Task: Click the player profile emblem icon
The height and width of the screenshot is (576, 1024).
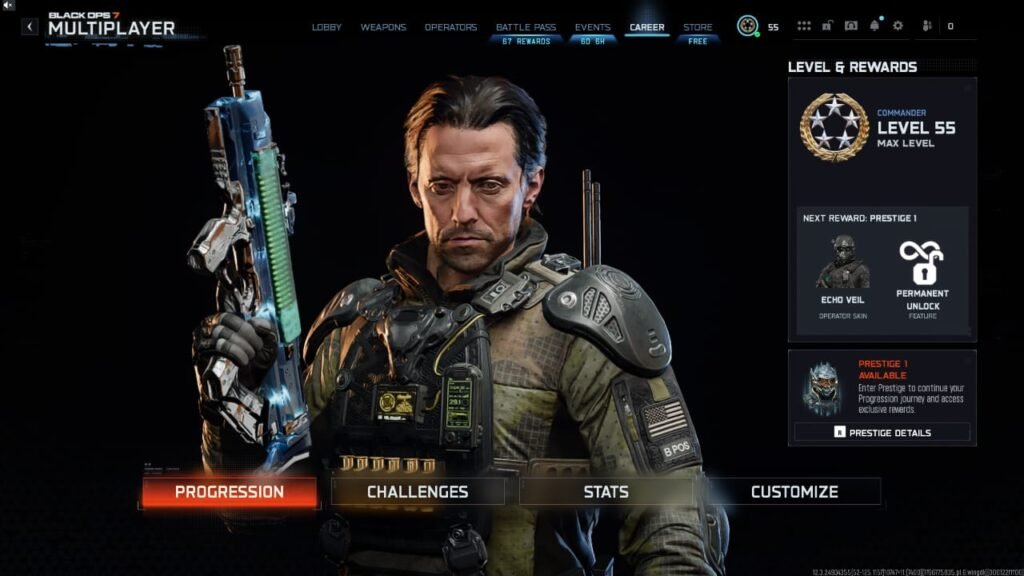Action: (747, 26)
